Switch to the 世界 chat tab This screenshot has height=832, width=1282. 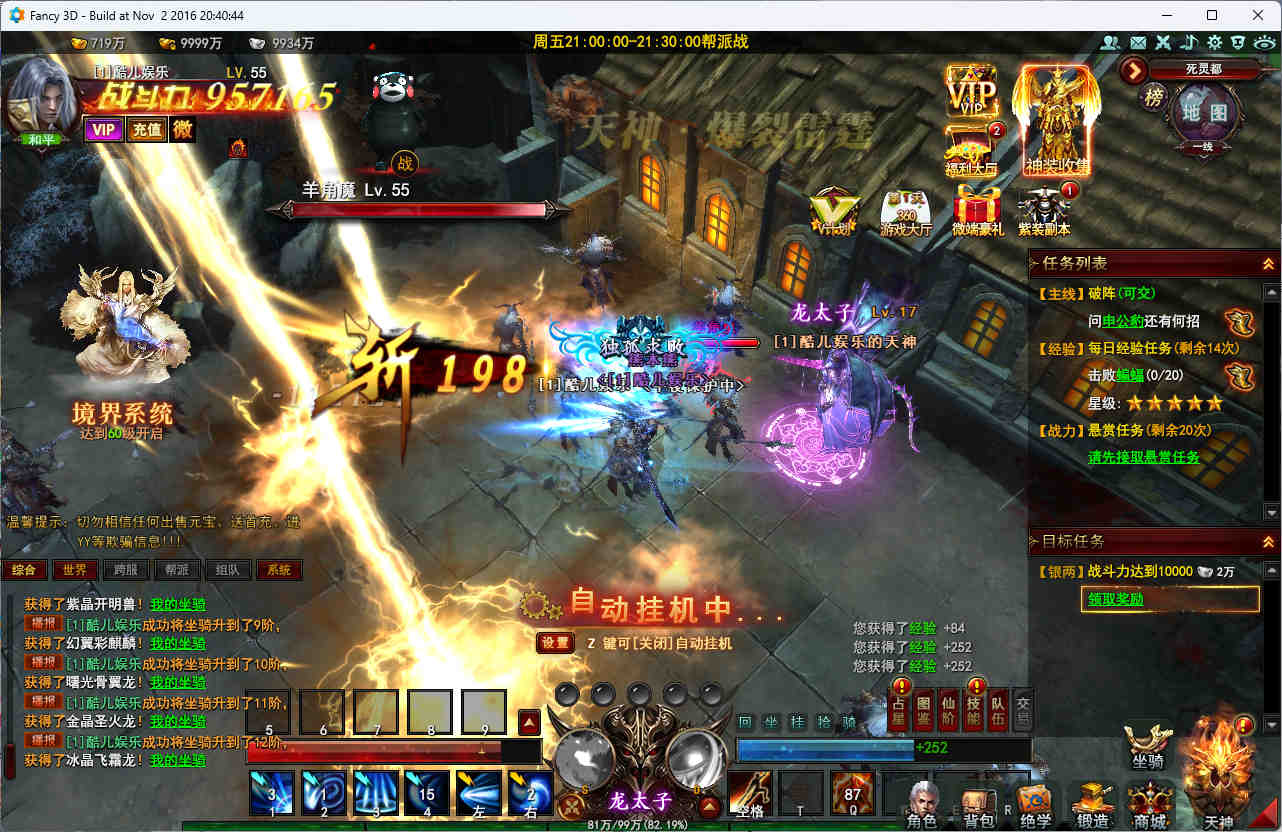75,570
